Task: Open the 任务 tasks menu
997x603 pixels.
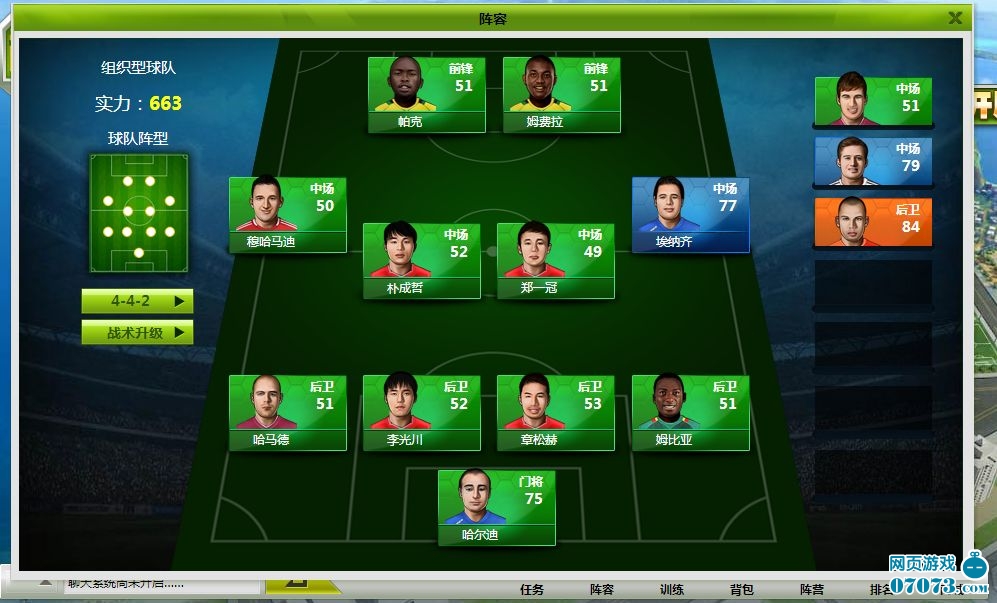Action: [533, 590]
